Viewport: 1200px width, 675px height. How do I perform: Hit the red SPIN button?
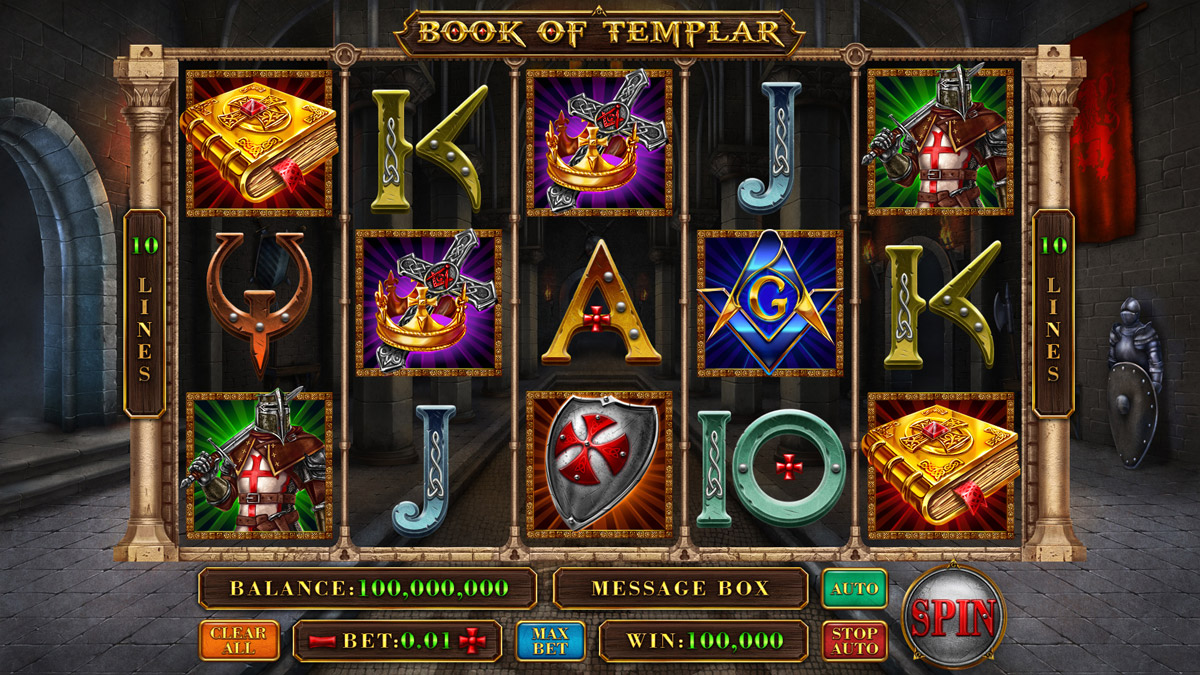952,616
